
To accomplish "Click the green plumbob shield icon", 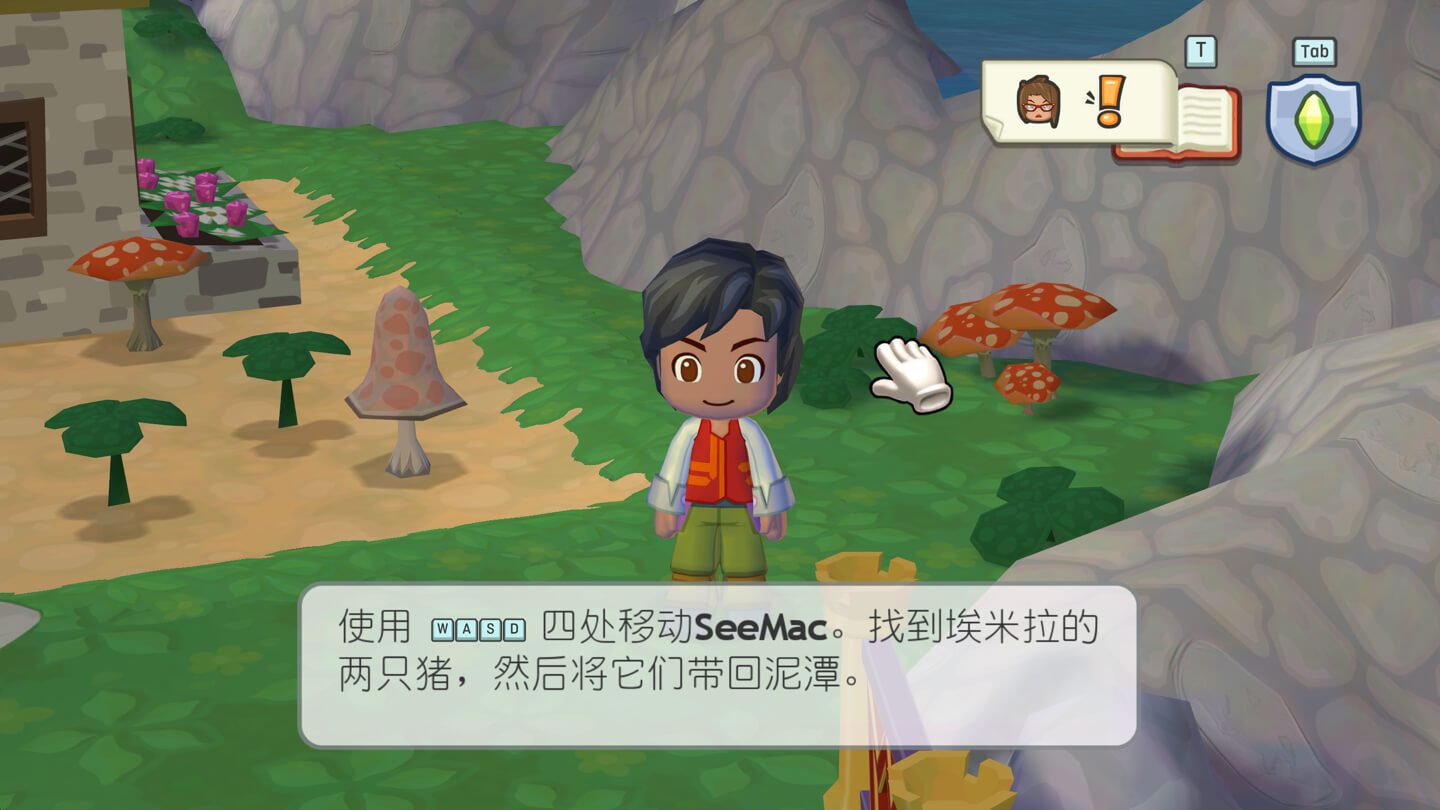I will coord(1313,119).
